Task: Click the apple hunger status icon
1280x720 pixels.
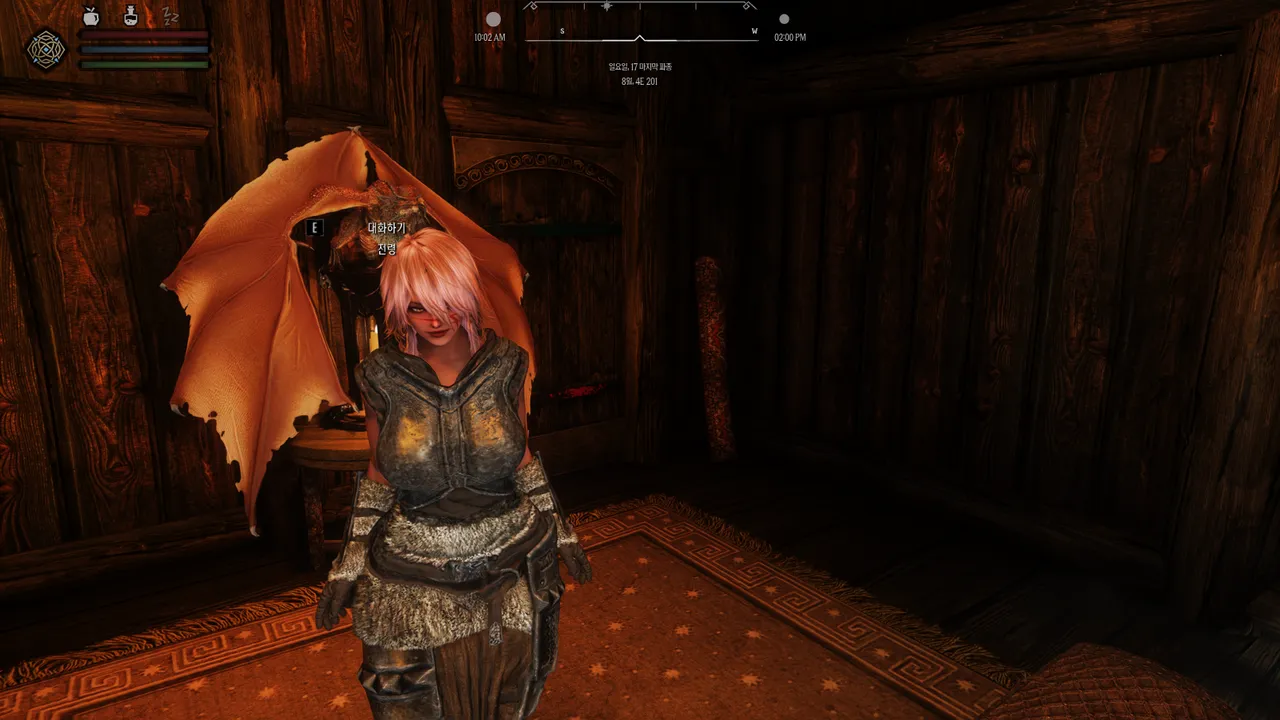Action: coord(91,15)
